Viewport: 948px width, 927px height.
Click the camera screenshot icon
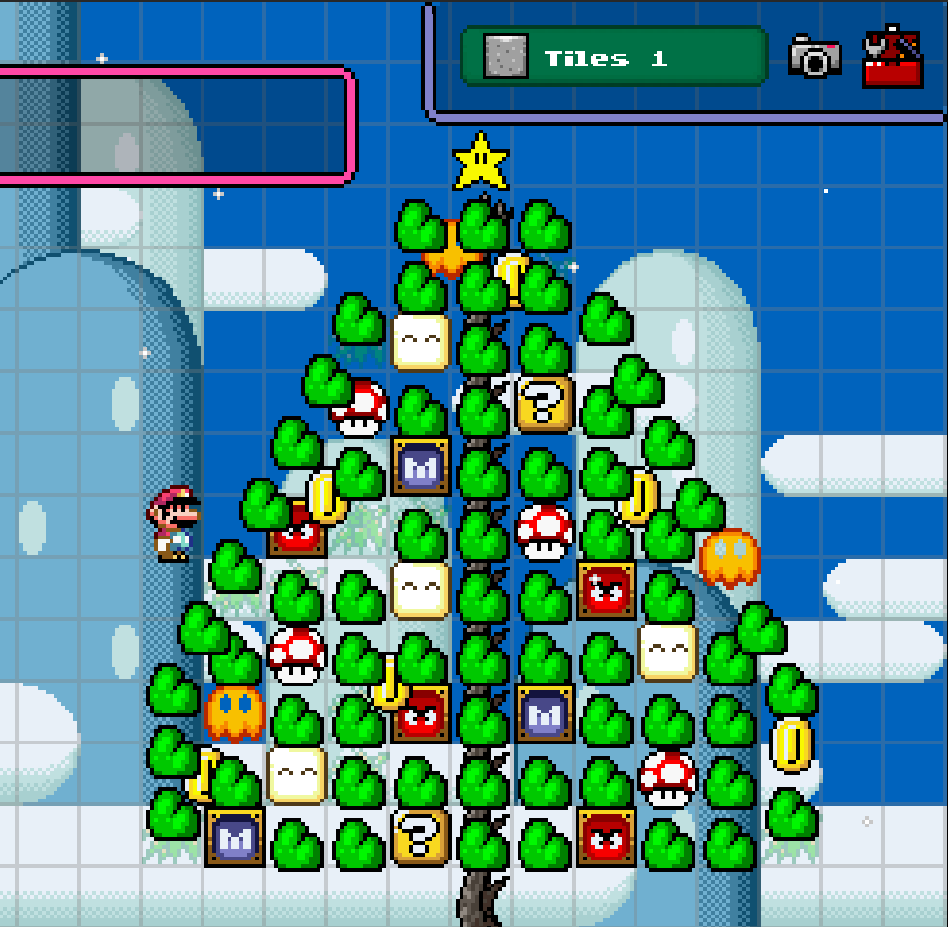(814, 57)
